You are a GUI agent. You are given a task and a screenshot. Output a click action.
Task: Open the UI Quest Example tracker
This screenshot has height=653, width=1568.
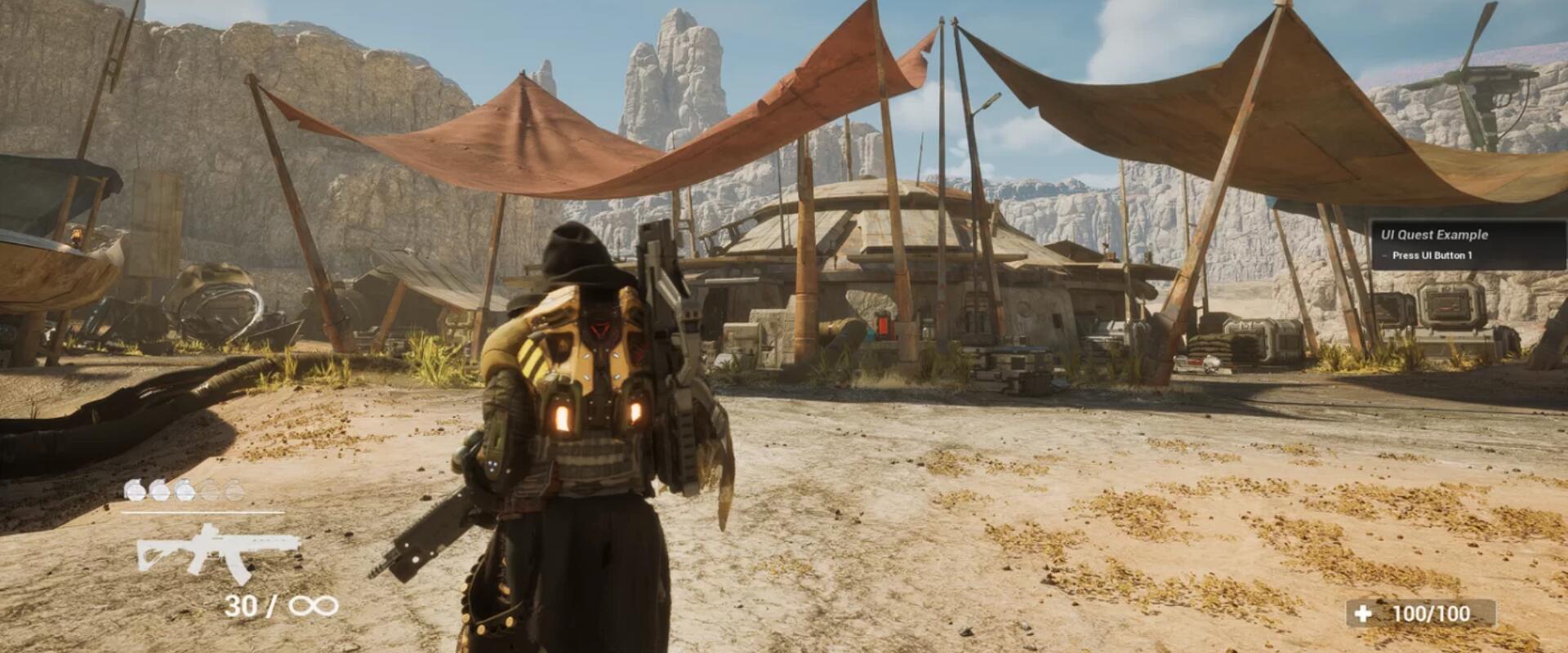(x=1434, y=235)
